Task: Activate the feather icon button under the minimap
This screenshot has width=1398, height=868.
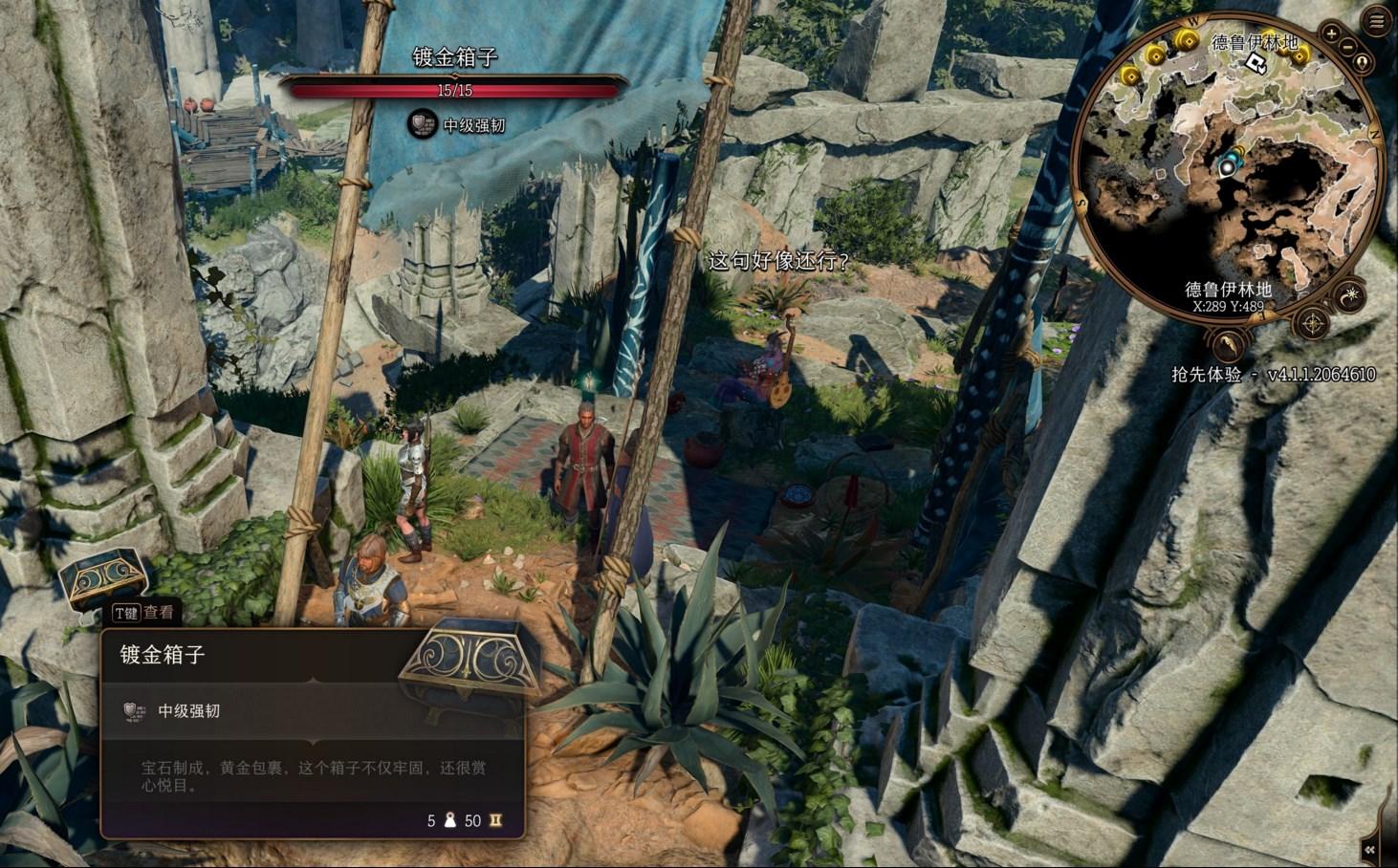Action: pos(1229,343)
